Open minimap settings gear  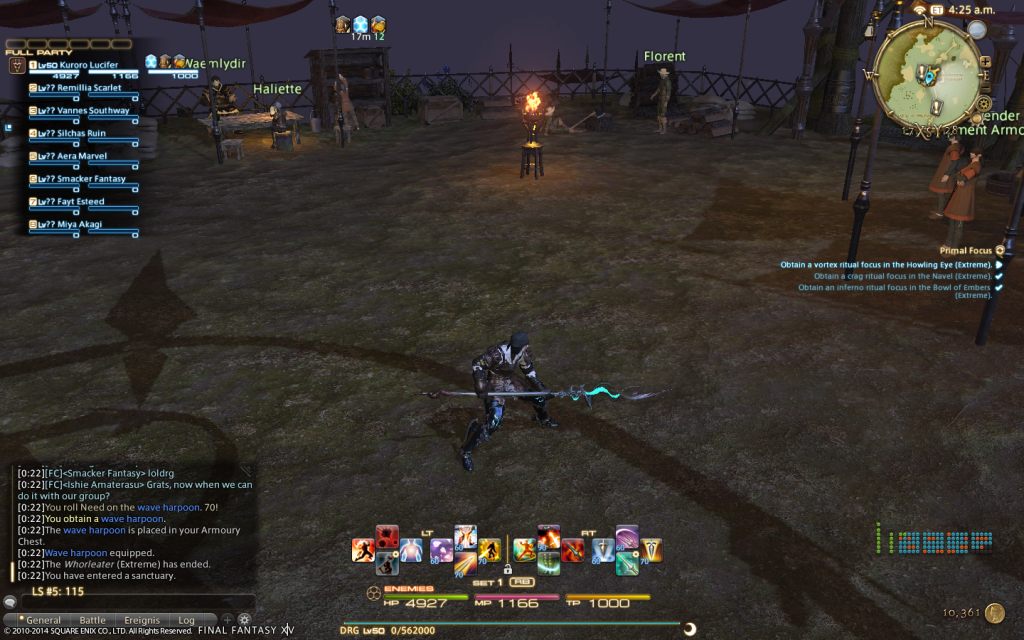click(x=984, y=103)
